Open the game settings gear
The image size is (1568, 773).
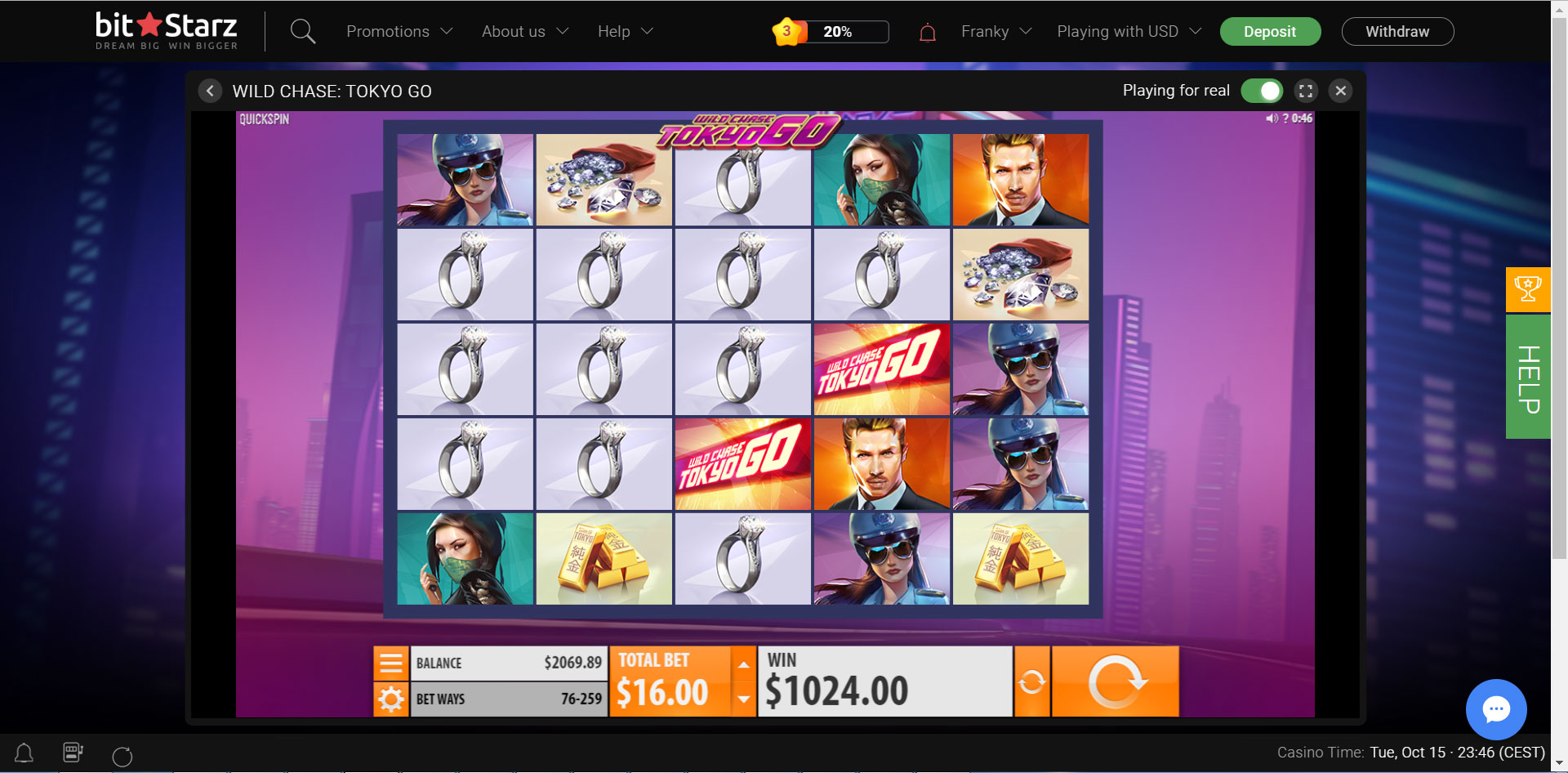coord(390,699)
